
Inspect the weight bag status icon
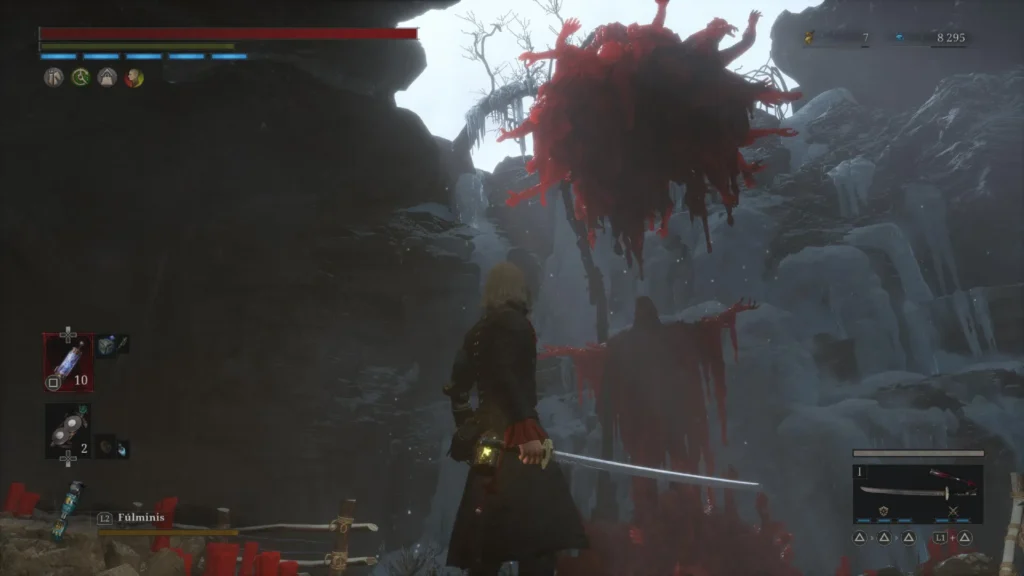(x=107, y=78)
